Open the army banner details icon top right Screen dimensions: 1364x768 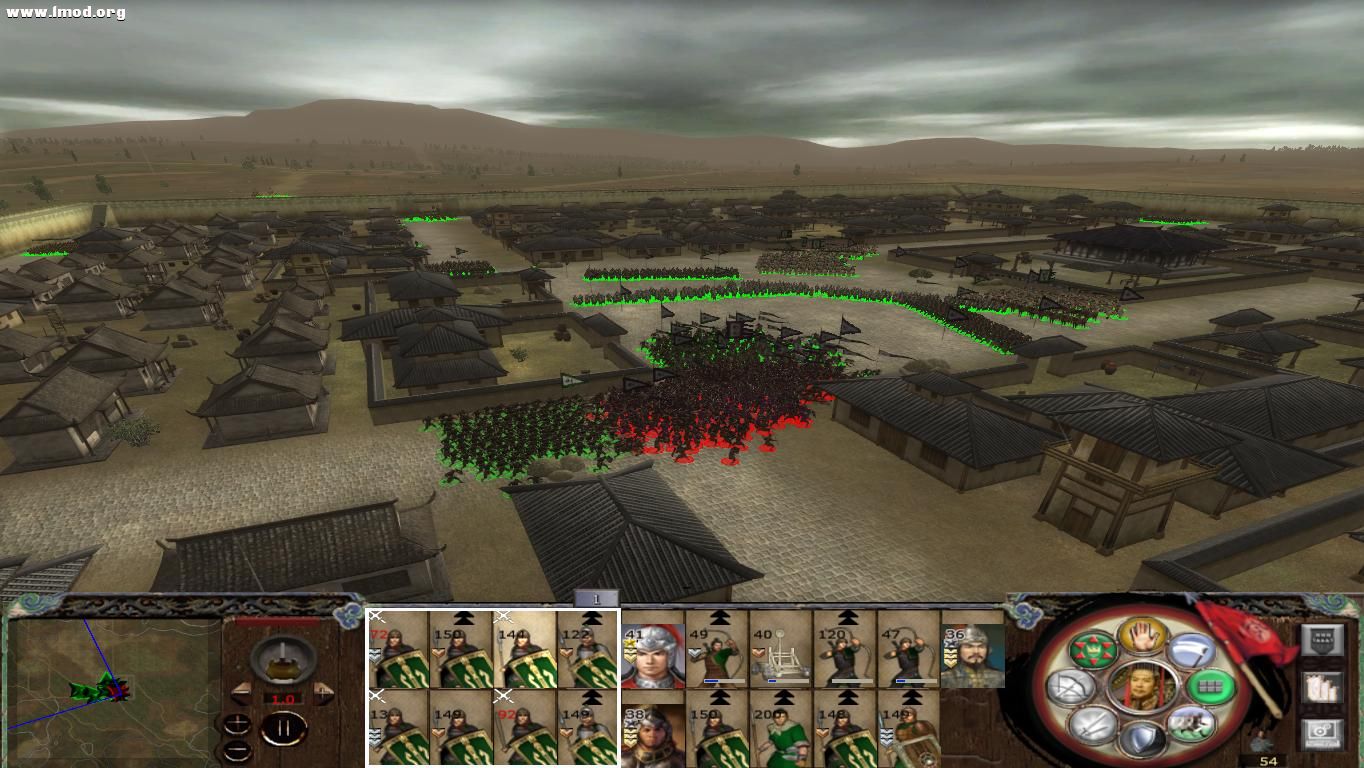[x=1321, y=640]
